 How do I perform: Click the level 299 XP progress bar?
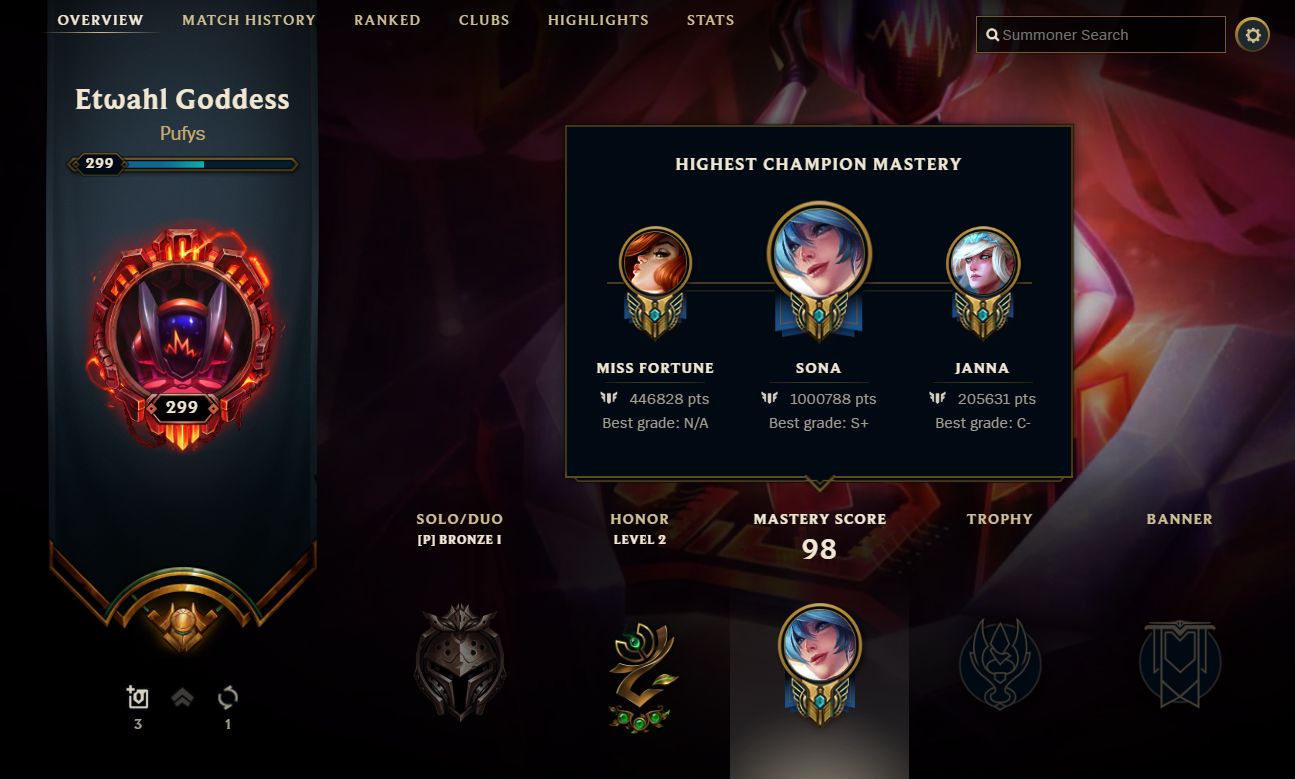pyautogui.click(x=182, y=162)
